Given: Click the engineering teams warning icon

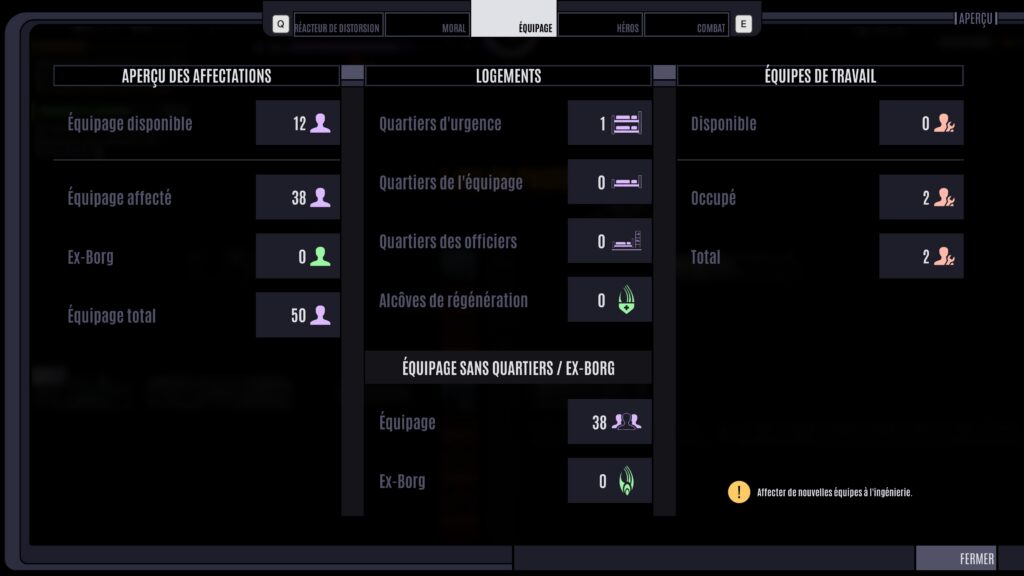Looking at the screenshot, I should point(738,492).
